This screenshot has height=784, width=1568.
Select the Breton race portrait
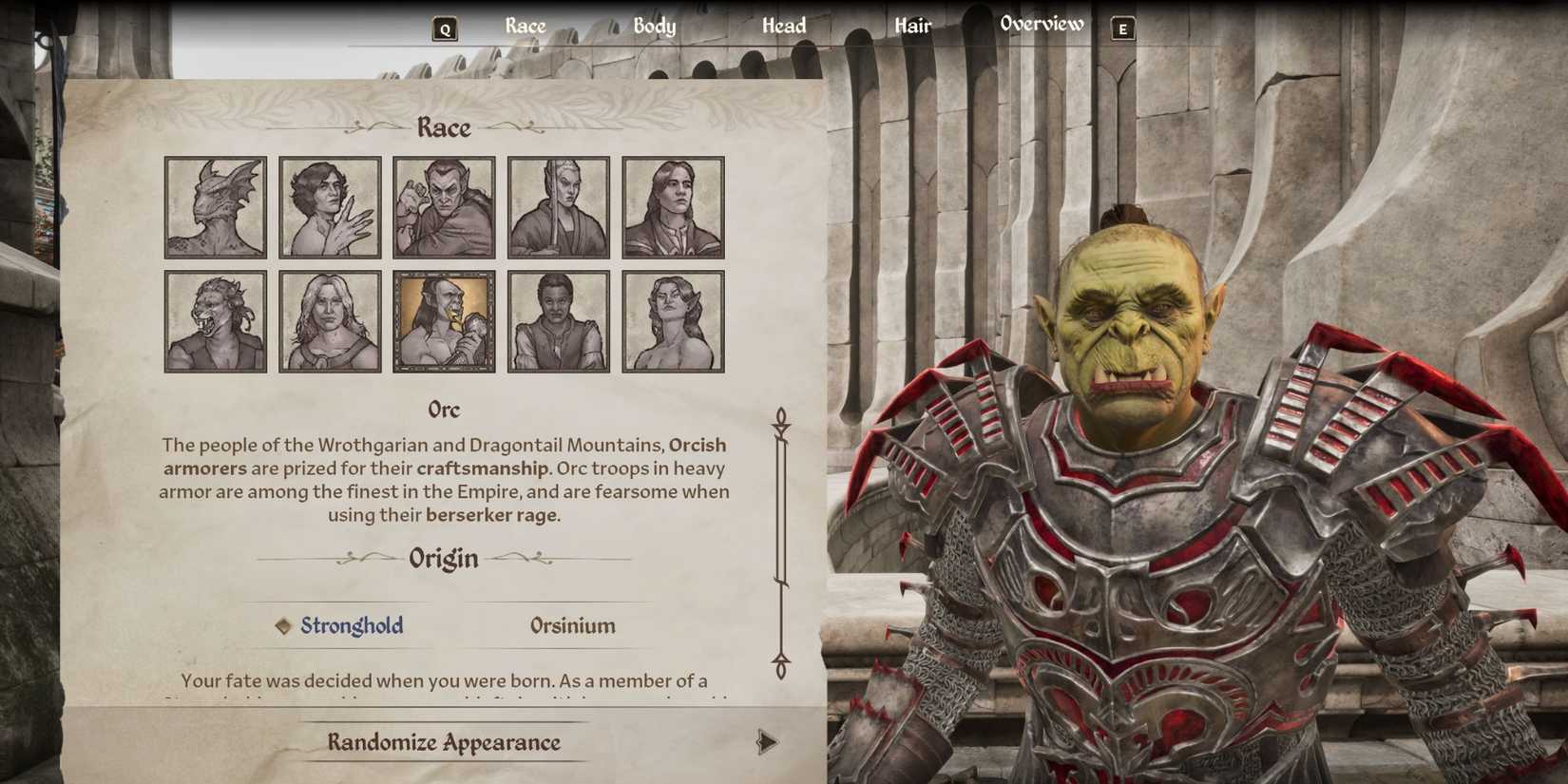click(x=330, y=205)
